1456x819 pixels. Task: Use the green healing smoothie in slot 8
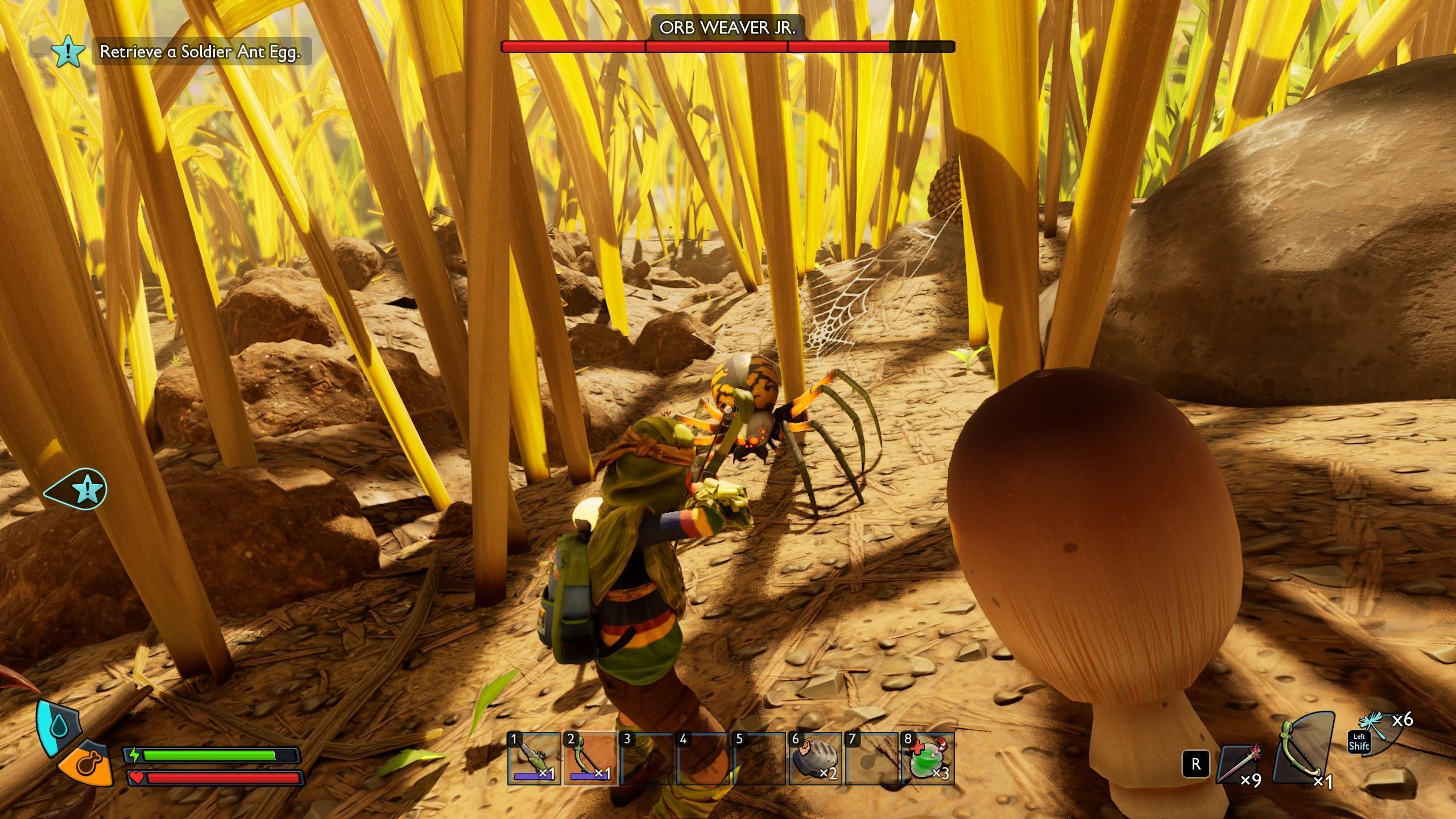[x=927, y=760]
